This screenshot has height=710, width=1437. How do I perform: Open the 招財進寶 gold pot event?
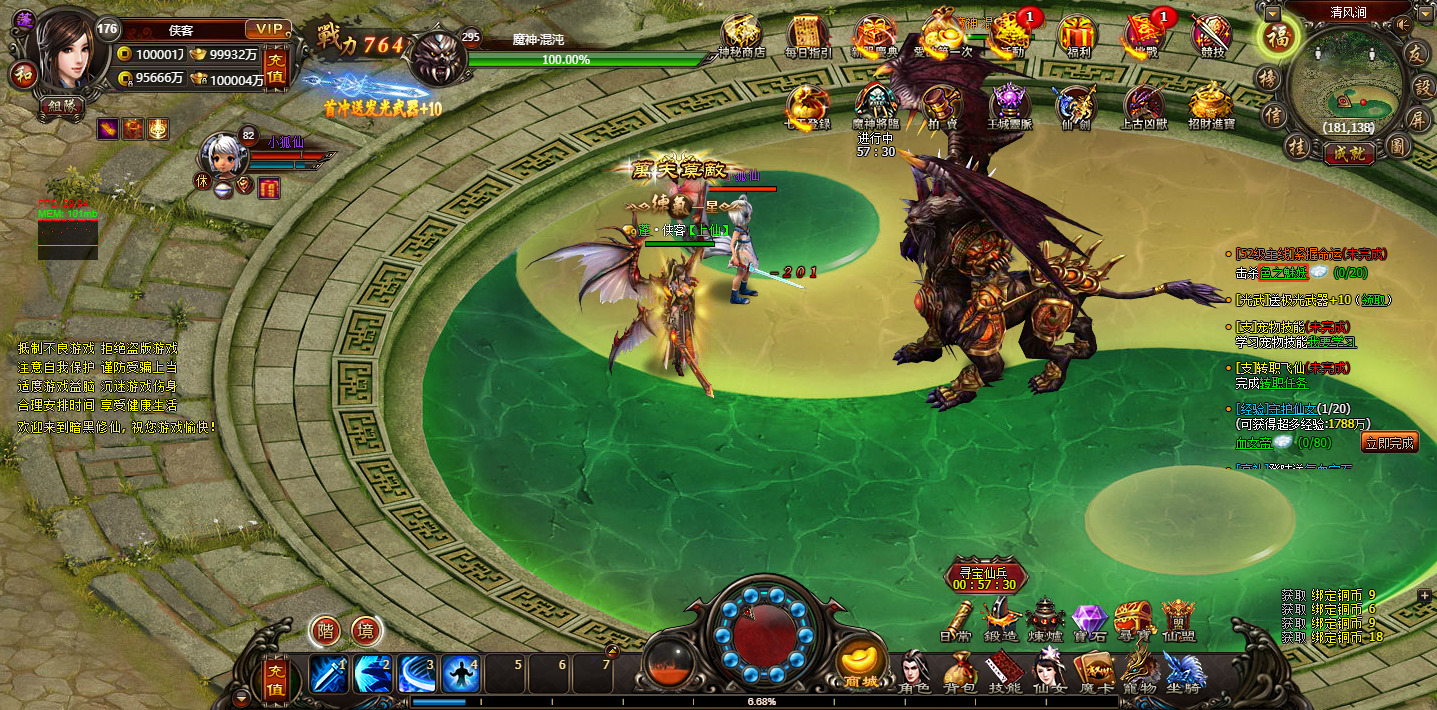(x=1211, y=106)
